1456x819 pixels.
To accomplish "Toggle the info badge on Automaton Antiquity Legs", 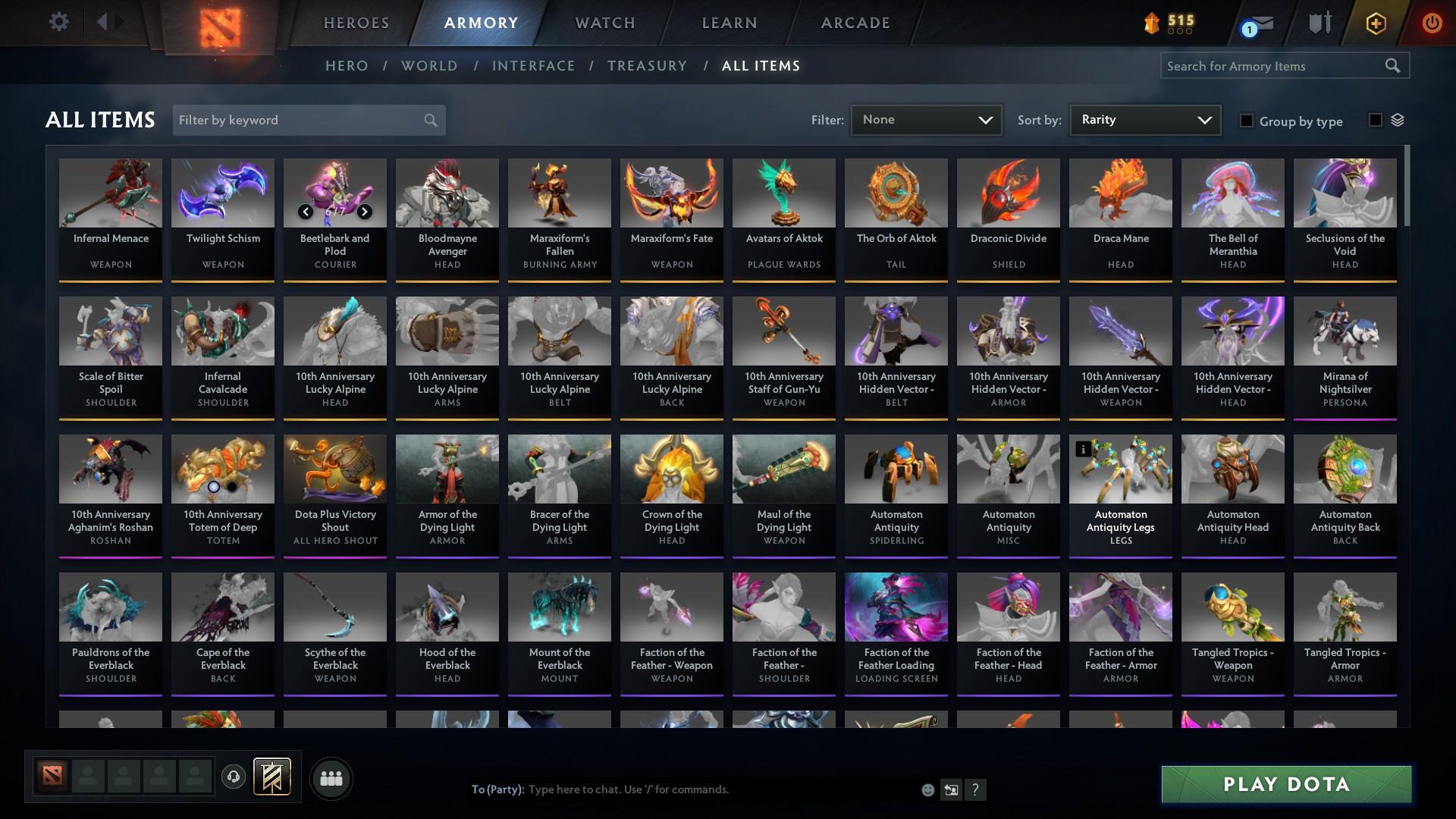I will [1082, 450].
